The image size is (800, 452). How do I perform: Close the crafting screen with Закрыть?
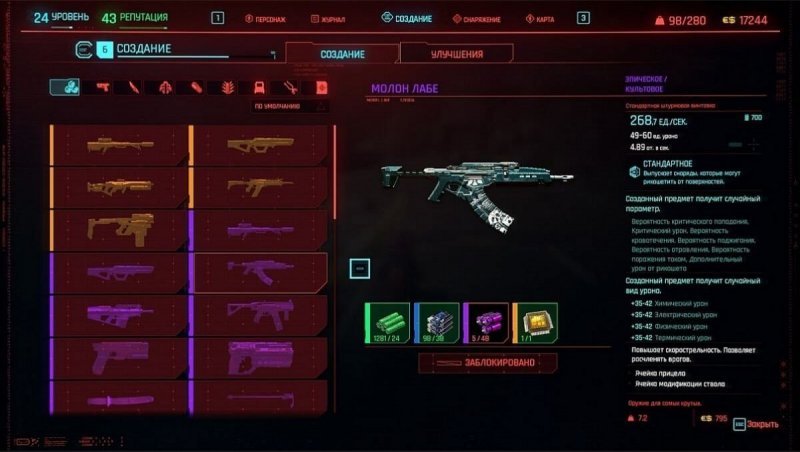point(756,424)
